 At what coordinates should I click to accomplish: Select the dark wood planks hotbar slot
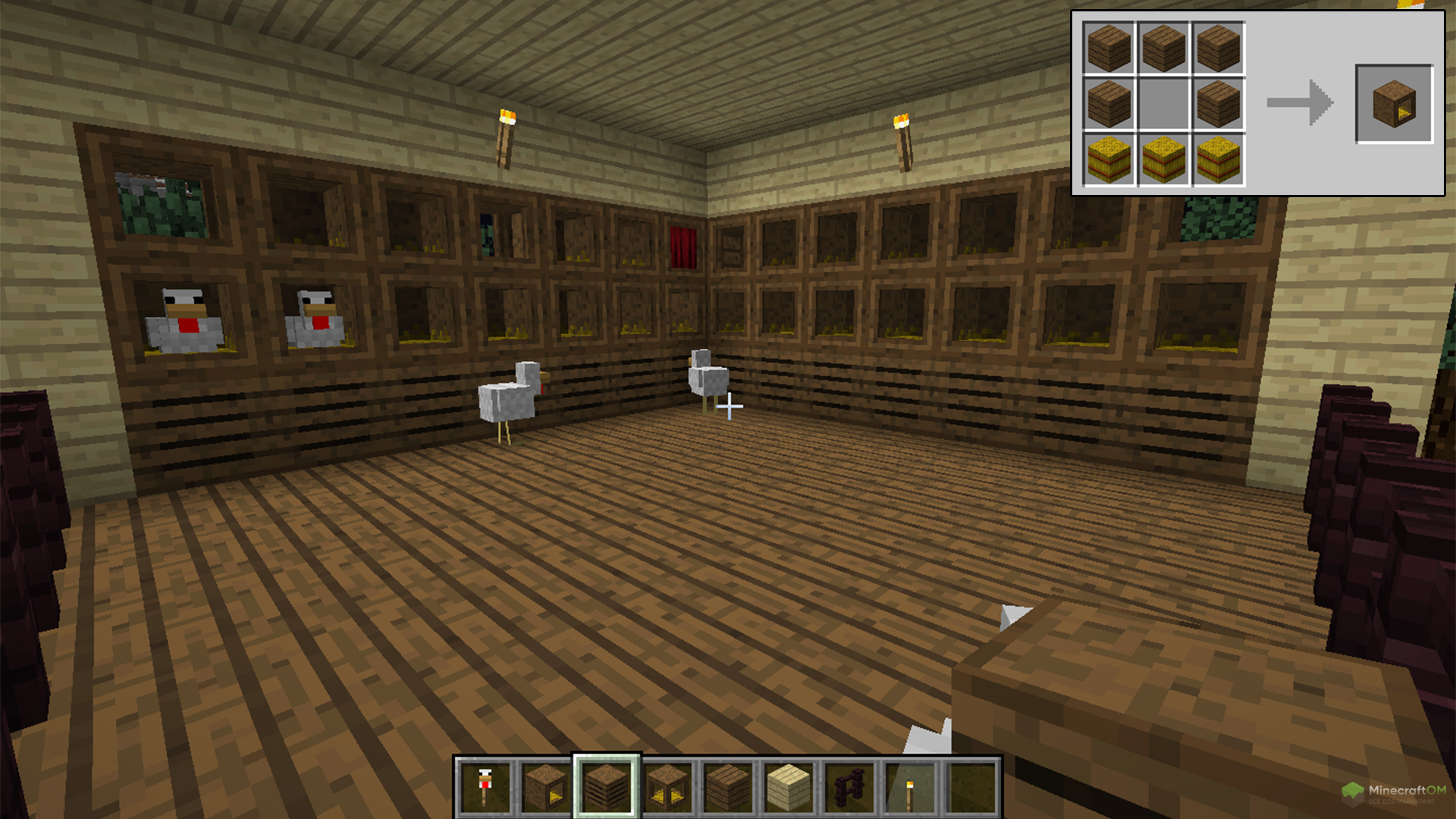coord(728,787)
